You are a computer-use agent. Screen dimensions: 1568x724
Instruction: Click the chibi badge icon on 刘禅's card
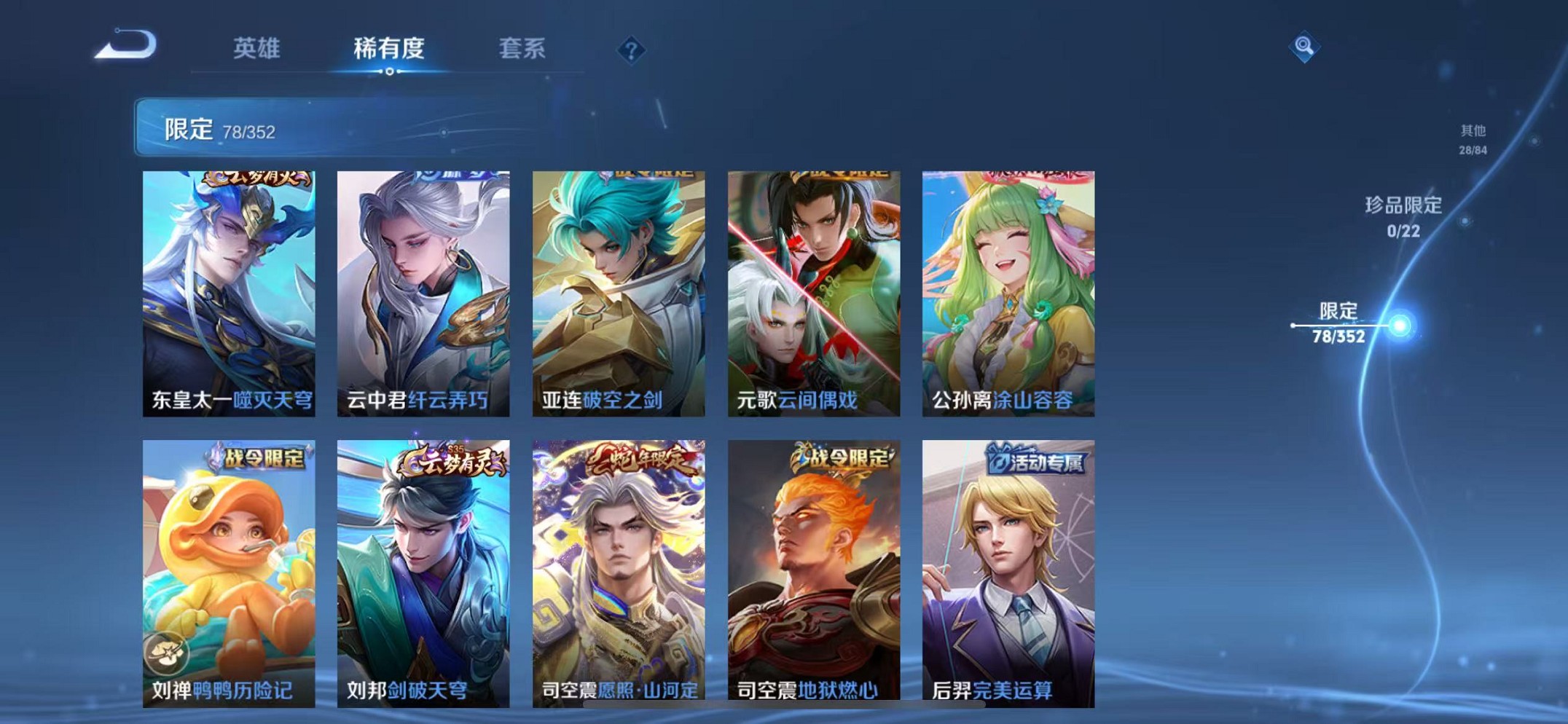[168, 653]
